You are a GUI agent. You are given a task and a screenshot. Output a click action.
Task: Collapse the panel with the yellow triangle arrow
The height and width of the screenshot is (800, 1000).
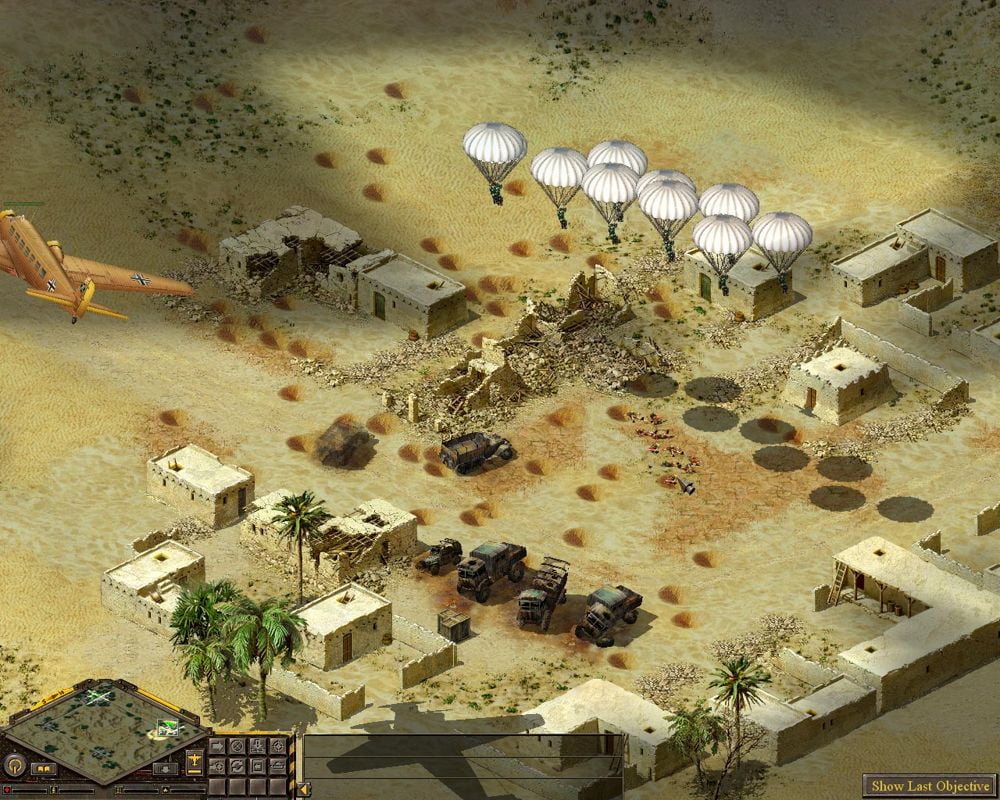pyautogui.click(x=303, y=789)
